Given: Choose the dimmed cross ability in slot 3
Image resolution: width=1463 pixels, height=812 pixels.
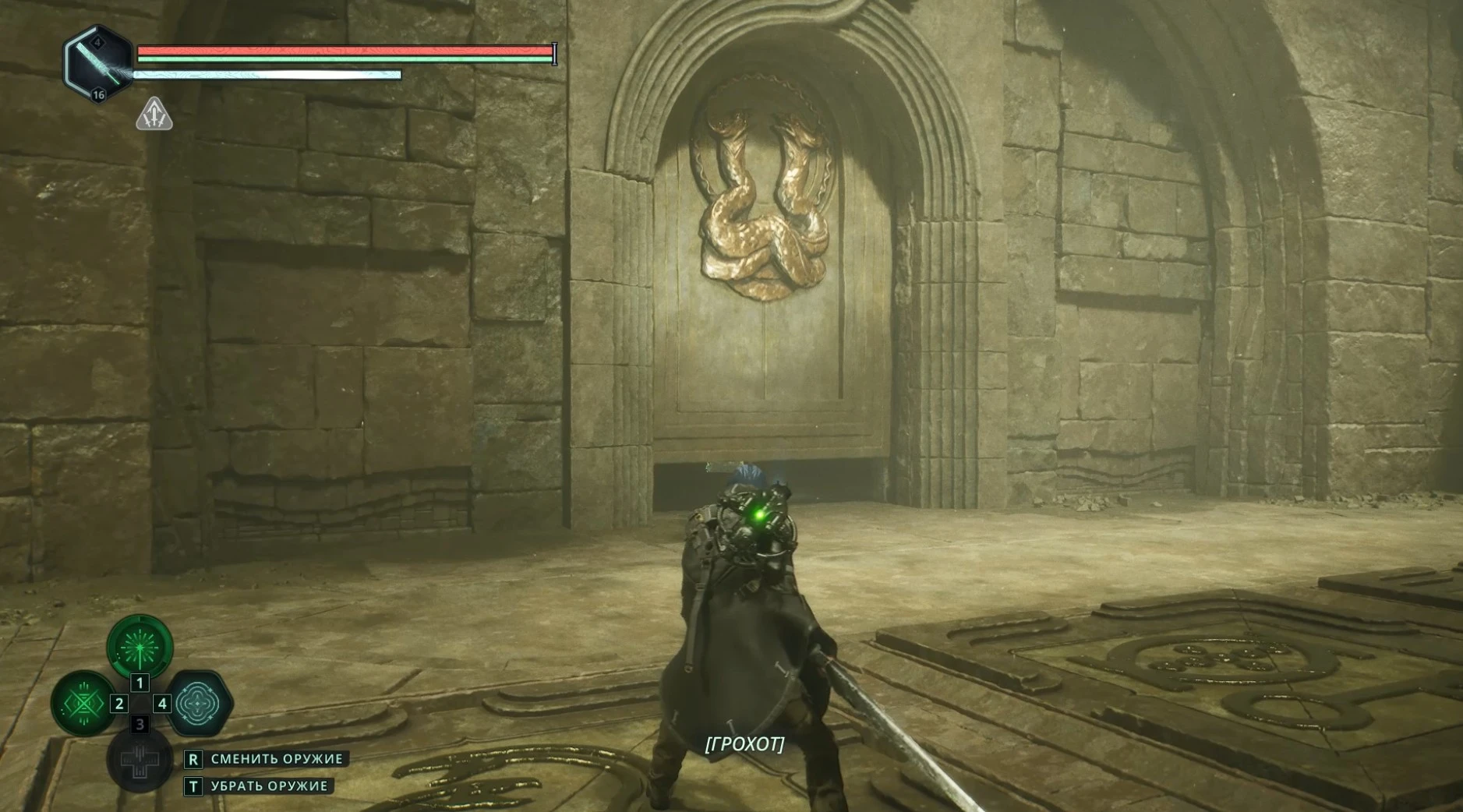Looking at the screenshot, I should tap(140, 759).
